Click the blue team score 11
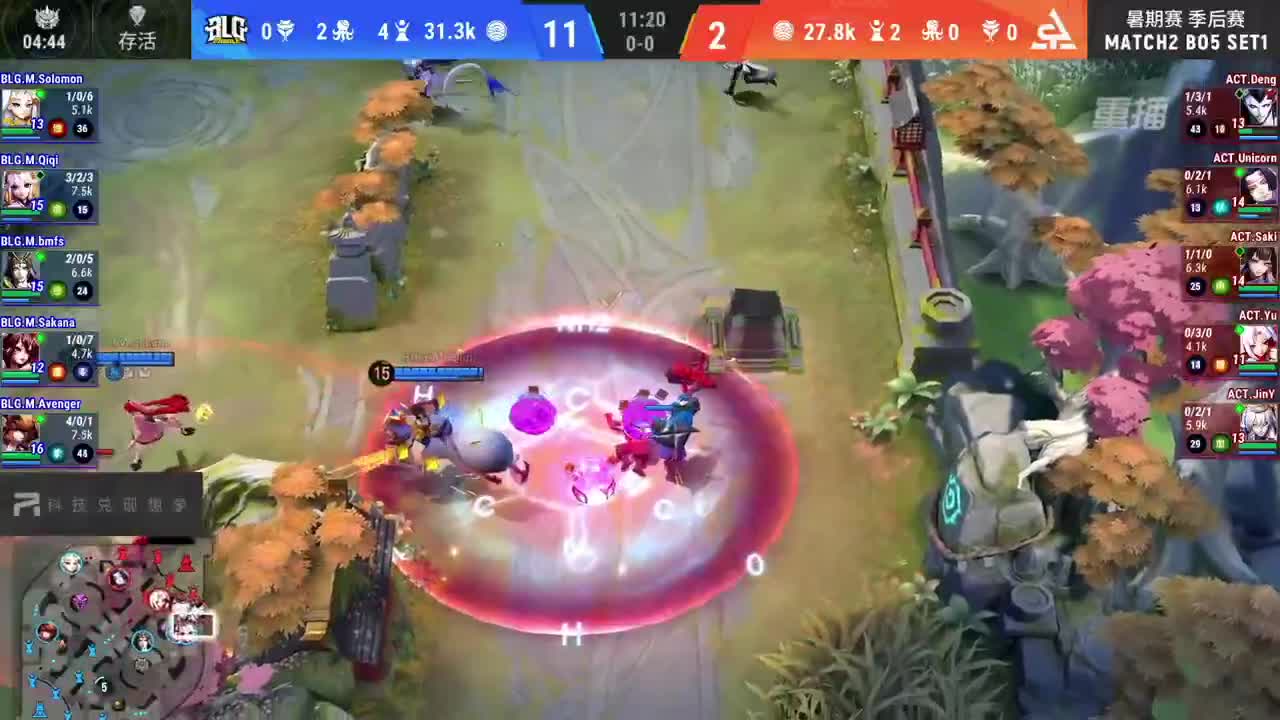The image size is (1280, 720). point(562,33)
